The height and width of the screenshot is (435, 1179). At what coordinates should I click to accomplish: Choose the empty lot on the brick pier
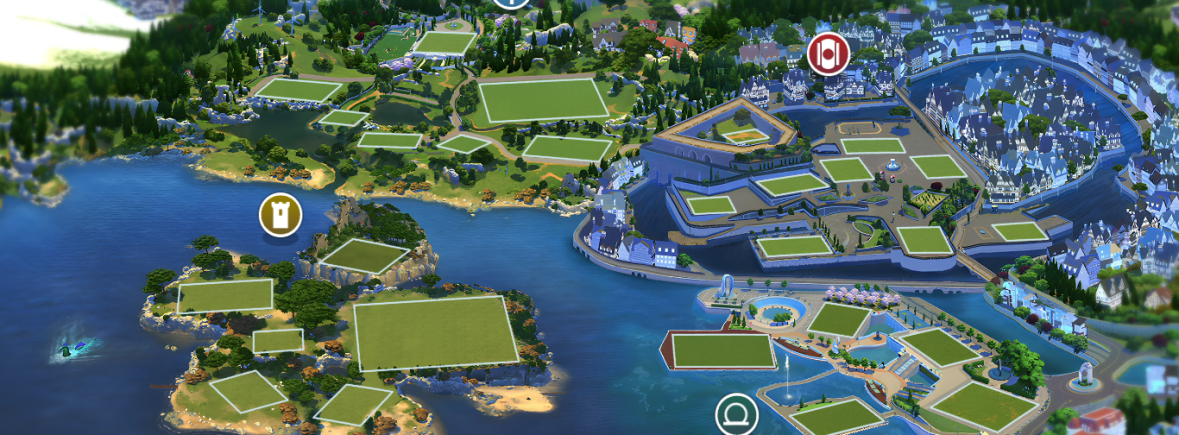click(x=722, y=350)
